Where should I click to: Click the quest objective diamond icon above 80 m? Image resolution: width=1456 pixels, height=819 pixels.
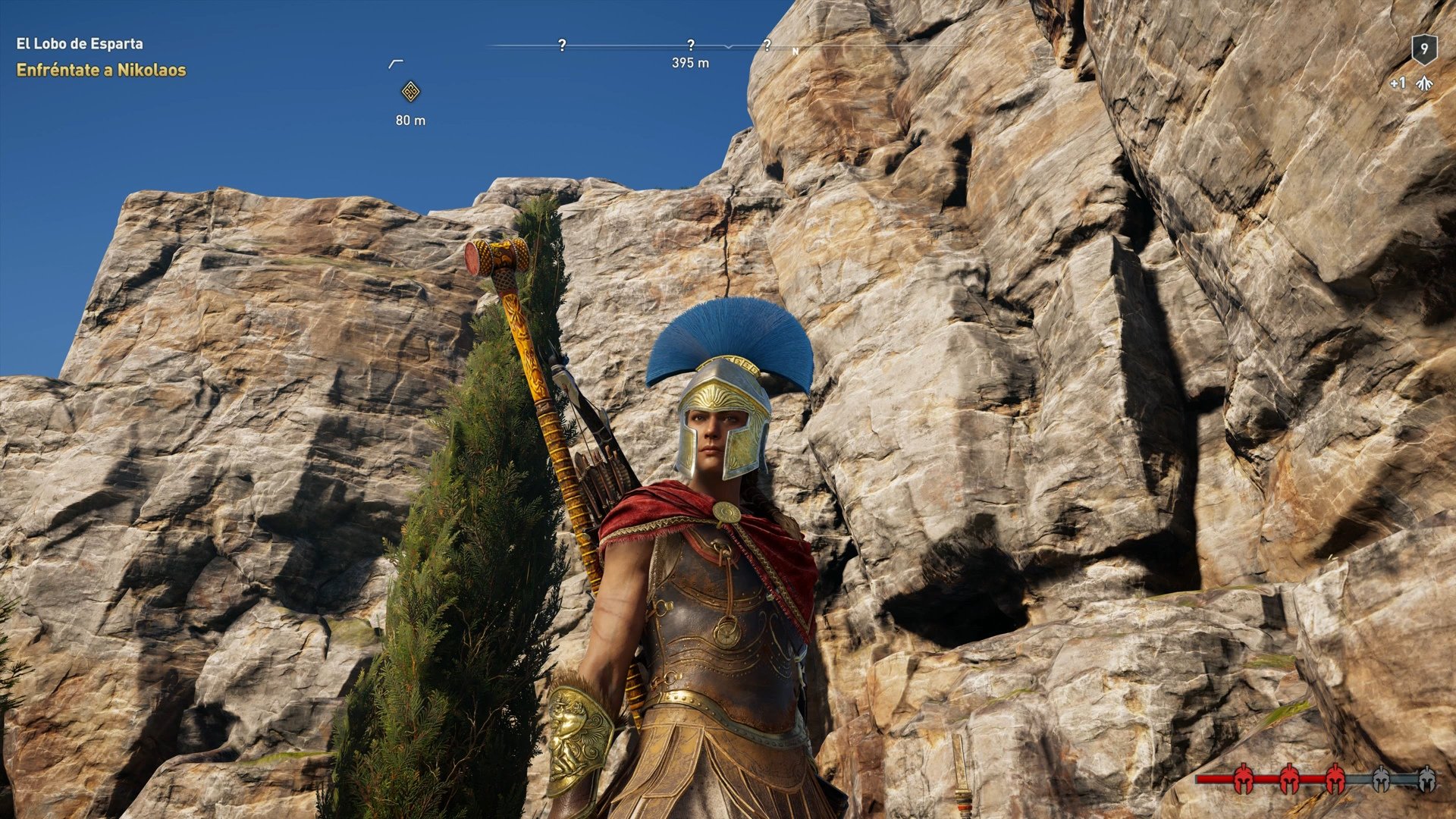pos(409,91)
